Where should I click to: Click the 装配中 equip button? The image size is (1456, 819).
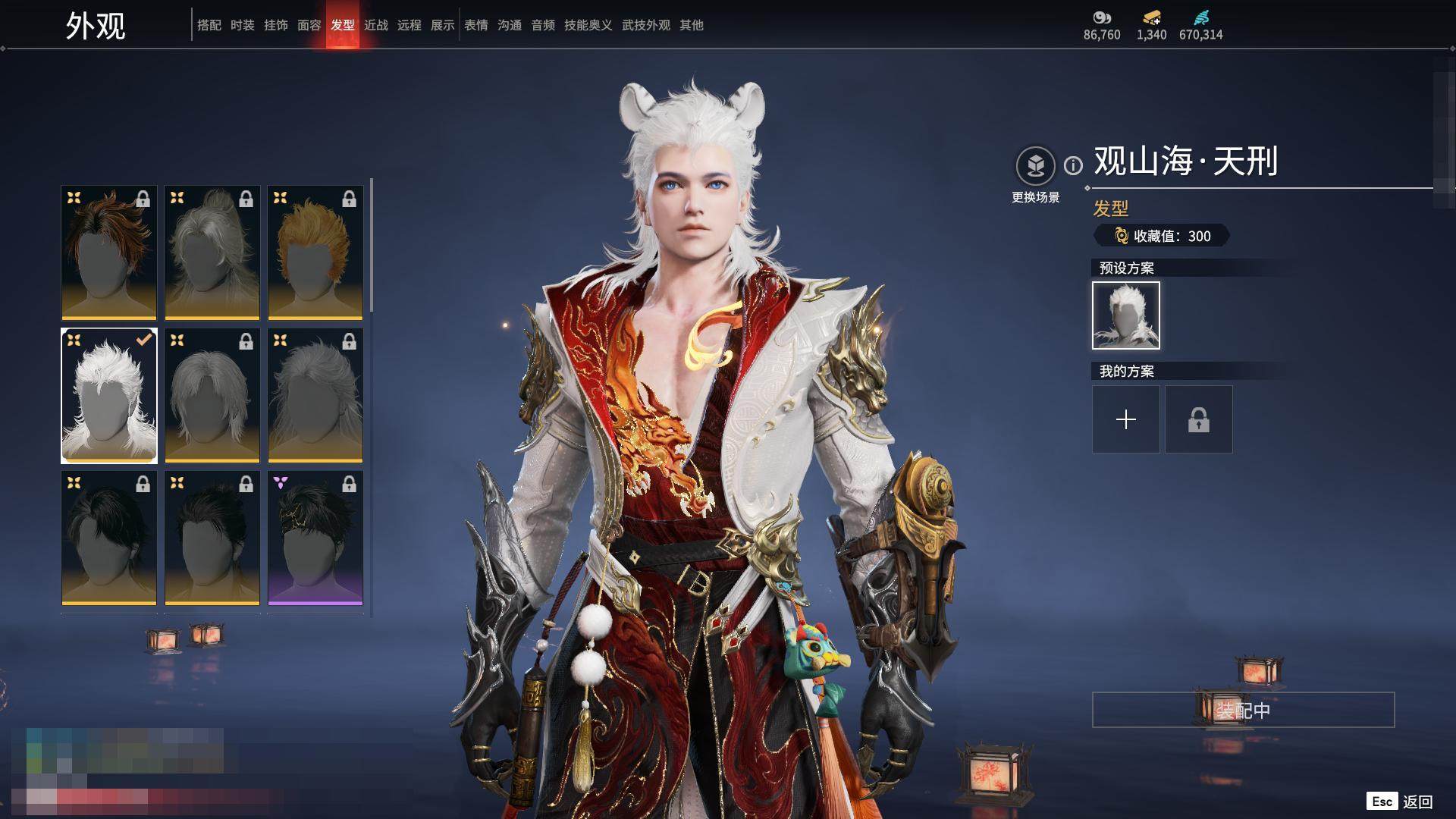1243,710
